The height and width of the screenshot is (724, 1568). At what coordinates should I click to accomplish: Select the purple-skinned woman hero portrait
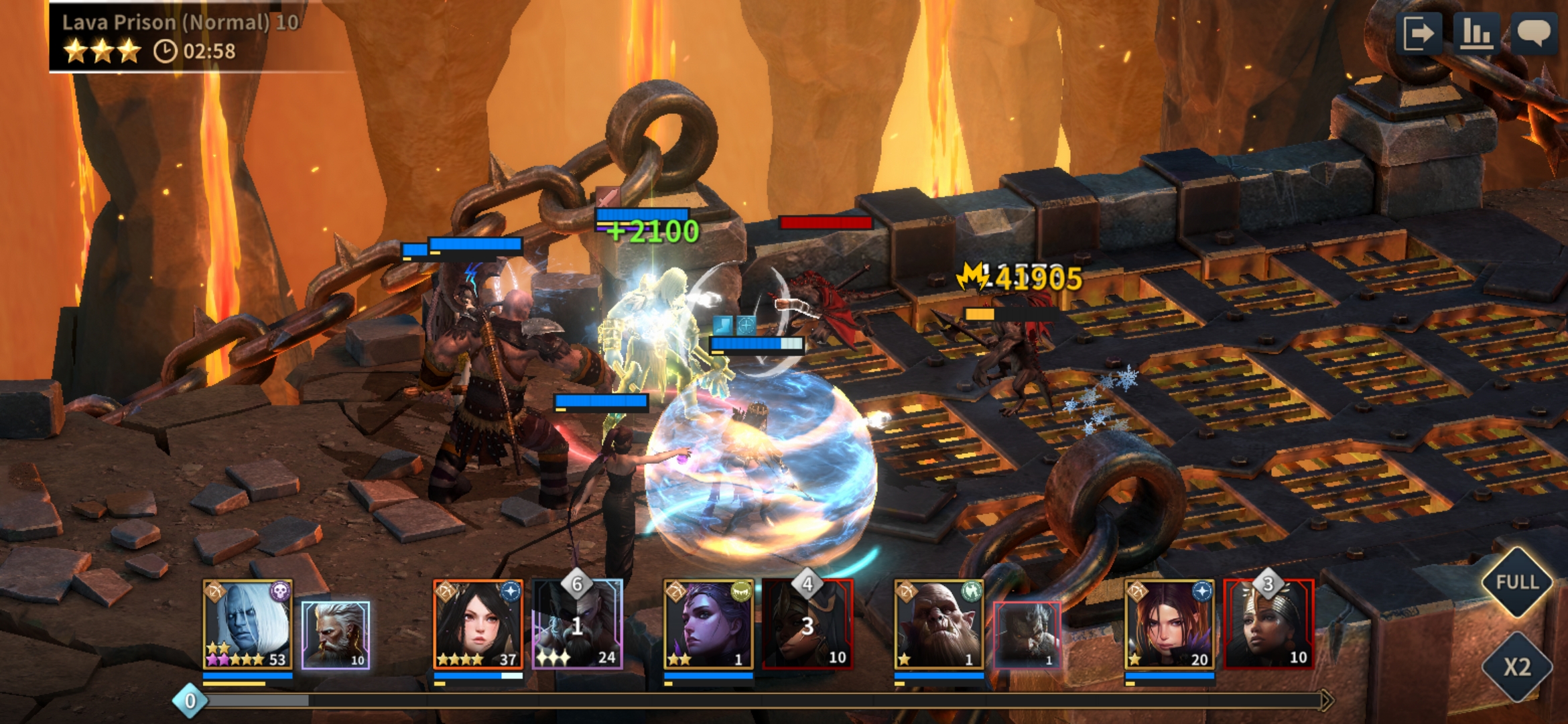pyautogui.click(x=708, y=624)
